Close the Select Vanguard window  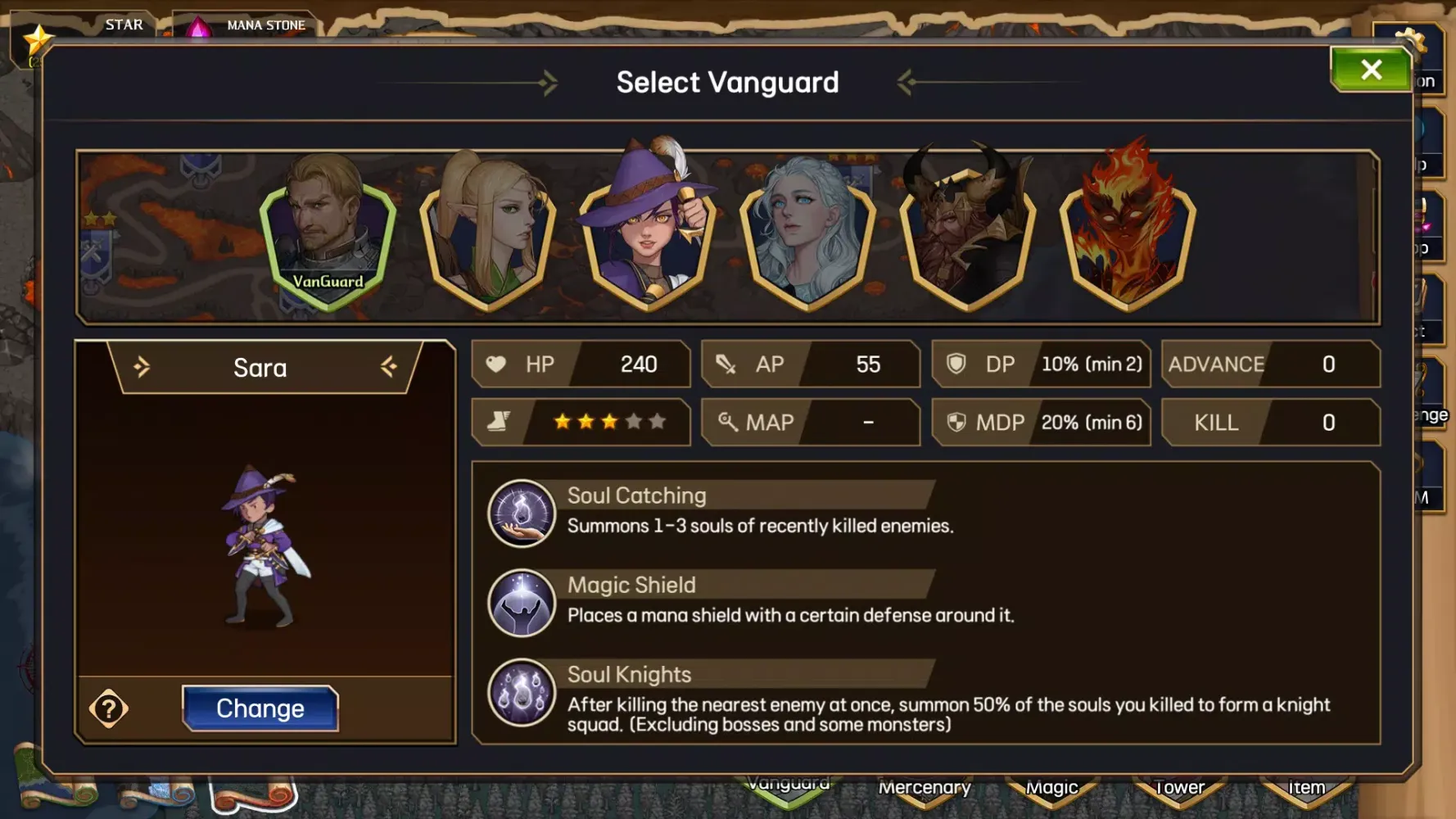(1371, 70)
